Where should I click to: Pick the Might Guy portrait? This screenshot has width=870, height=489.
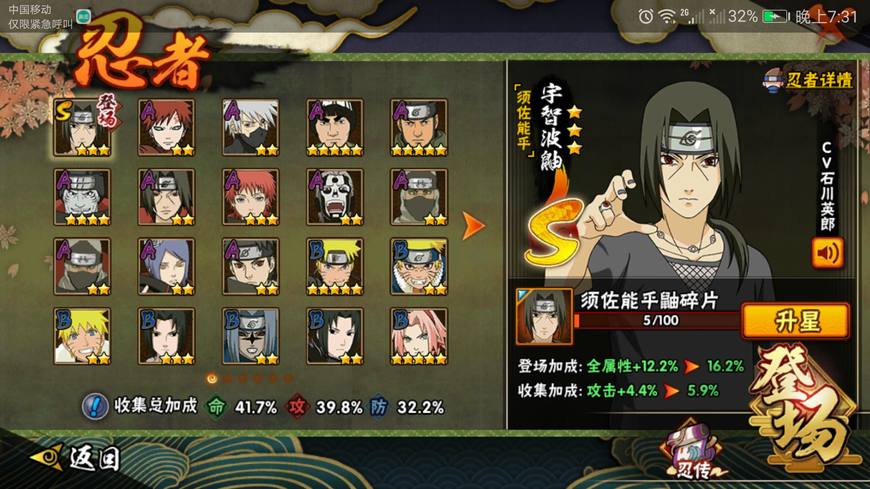tap(334, 127)
